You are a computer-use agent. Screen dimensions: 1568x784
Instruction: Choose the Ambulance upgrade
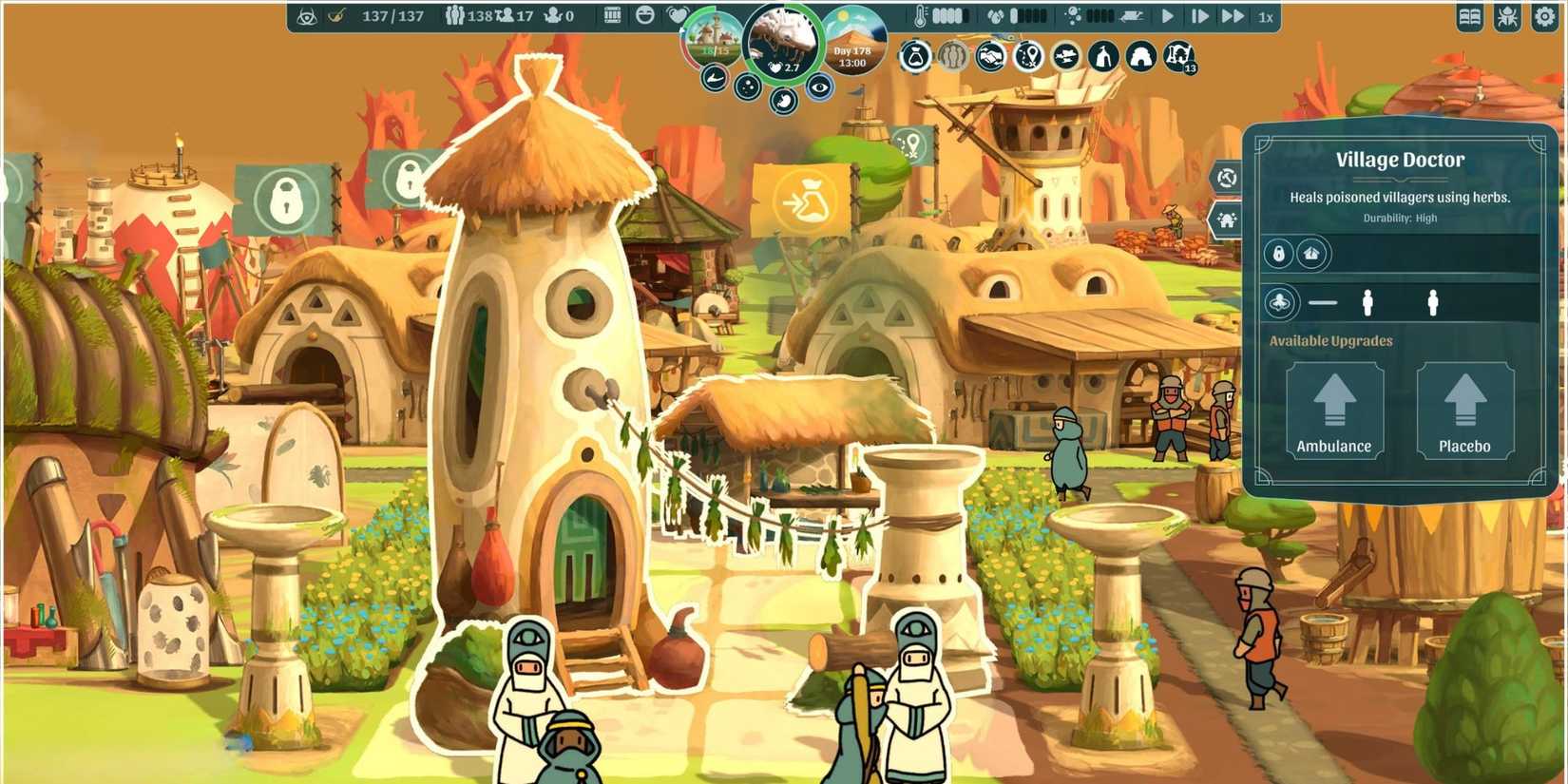click(x=1334, y=411)
